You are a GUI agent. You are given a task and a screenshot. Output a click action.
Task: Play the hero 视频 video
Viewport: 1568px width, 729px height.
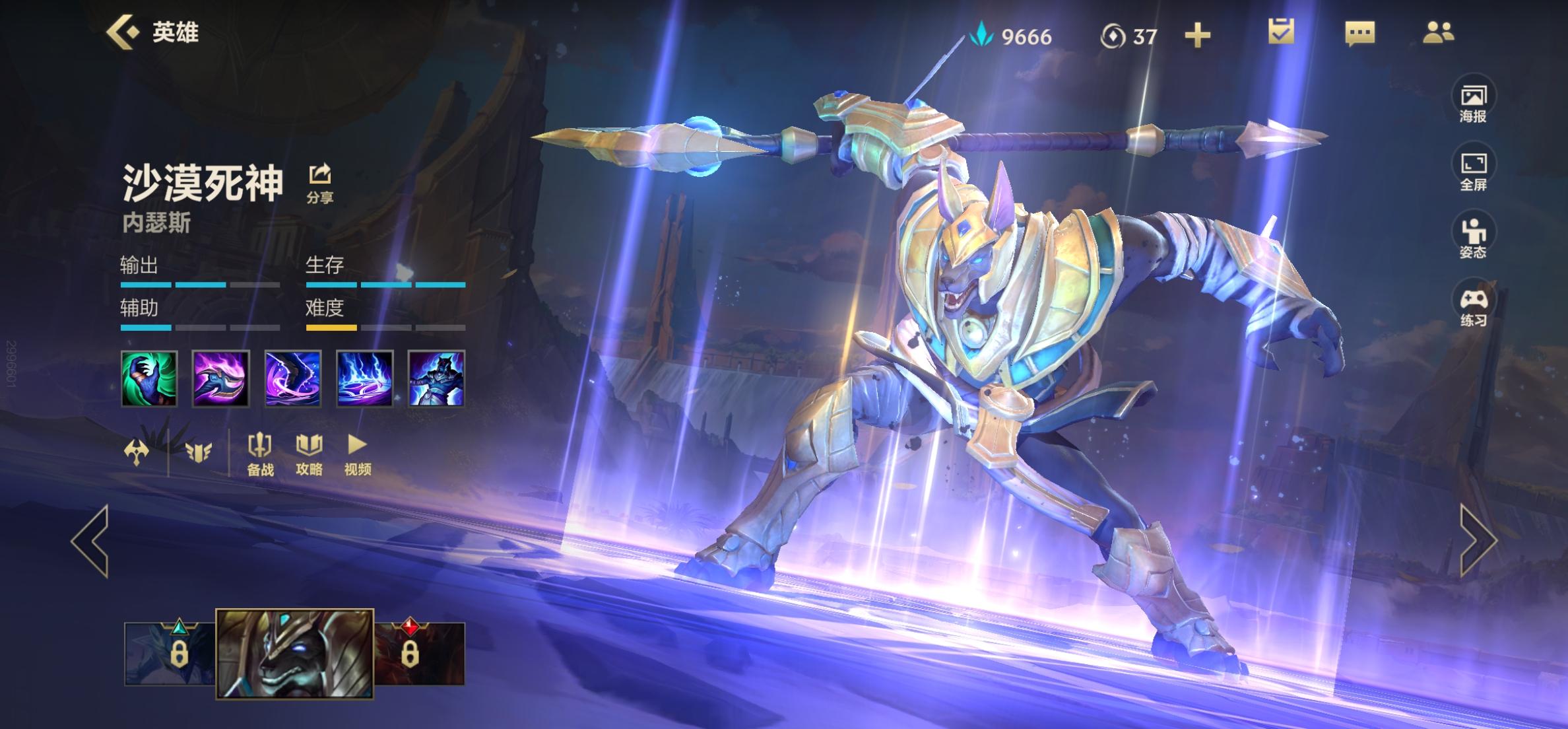pyautogui.click(x=358, y=454)
